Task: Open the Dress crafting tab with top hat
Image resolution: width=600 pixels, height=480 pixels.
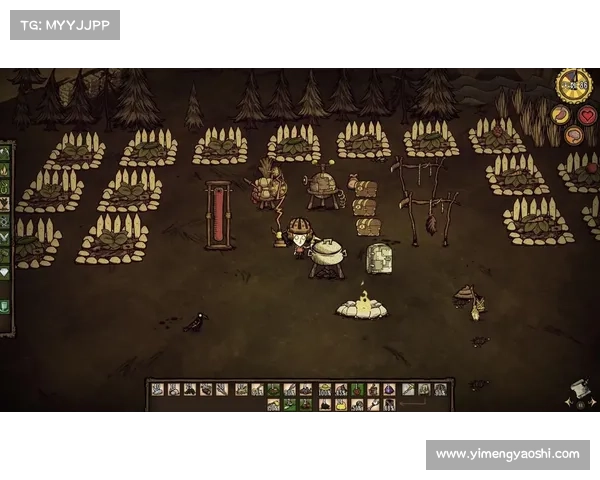Action: coord(5,305)
